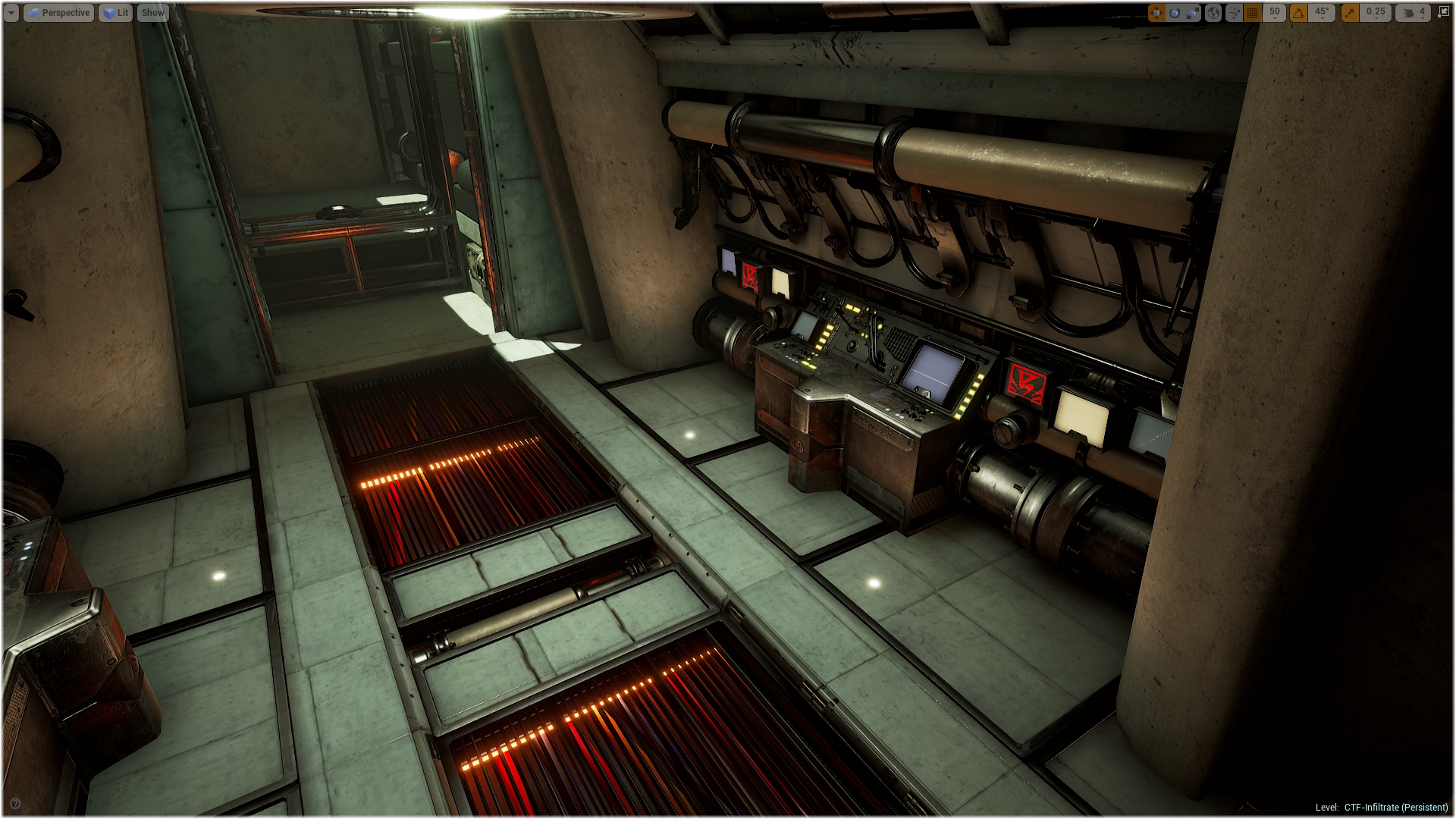Viewport: 1456px width, 819px height.
Task: Maximize or restore the viewport
Action: pos(1443,13)
